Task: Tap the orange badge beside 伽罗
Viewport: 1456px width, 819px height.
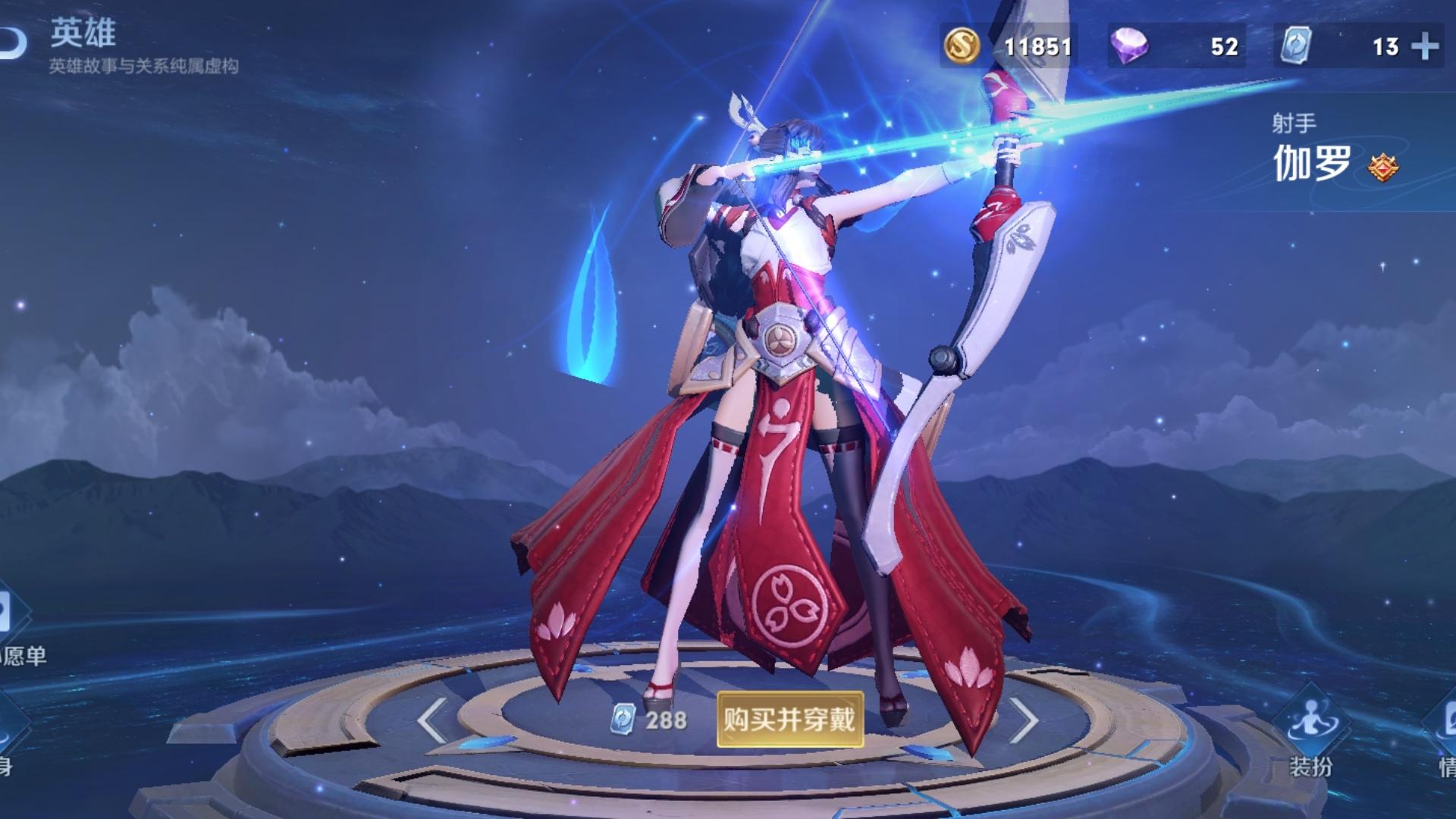Action: [1383, 166]
